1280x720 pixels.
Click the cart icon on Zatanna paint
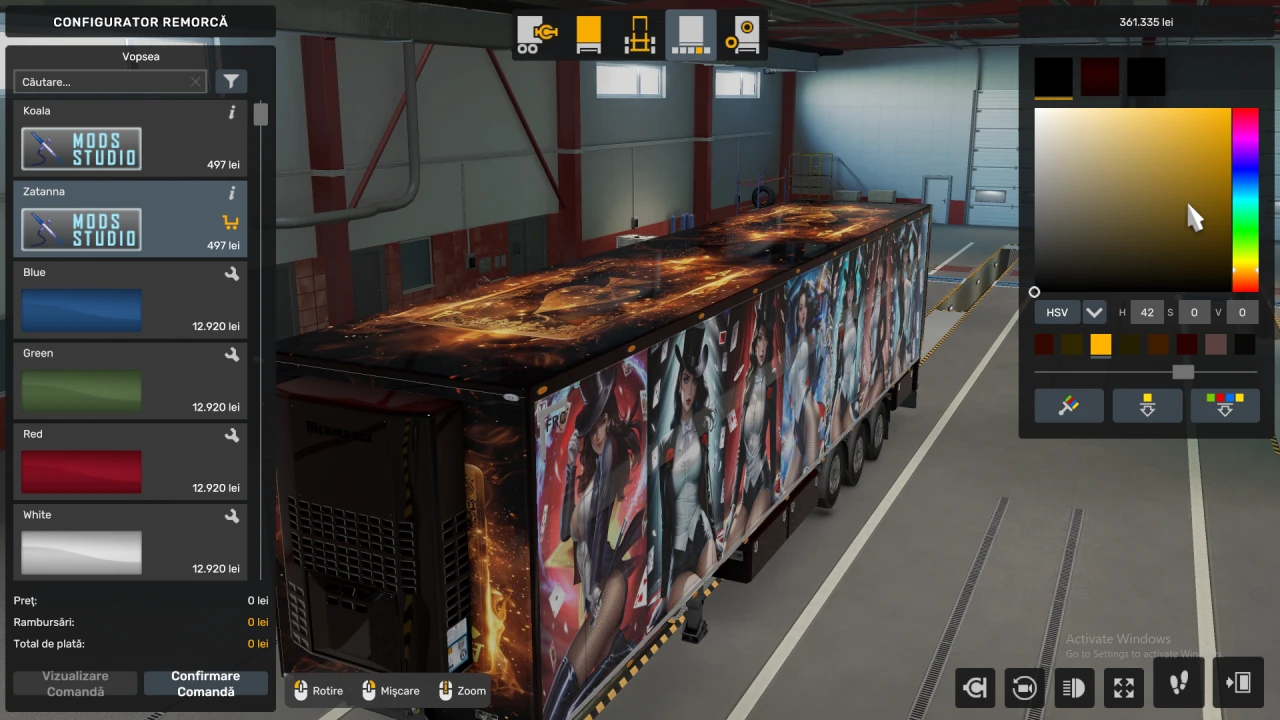(x=230, y=222)
